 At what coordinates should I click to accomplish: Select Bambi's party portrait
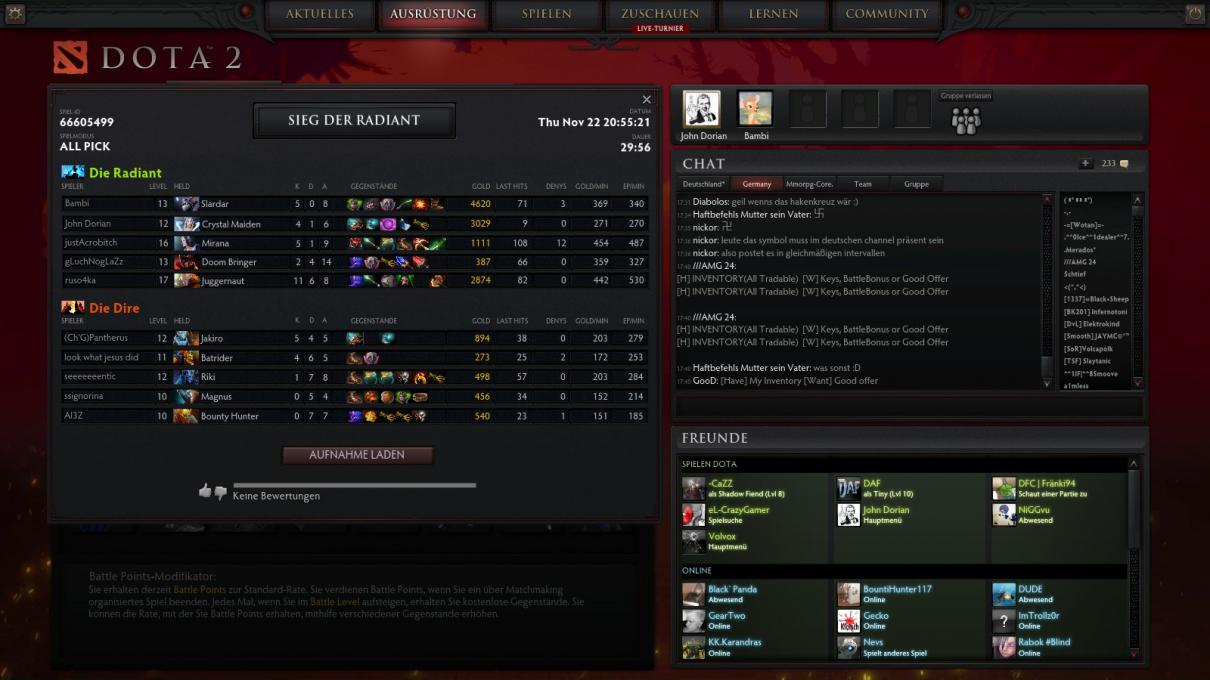(754, 110)
